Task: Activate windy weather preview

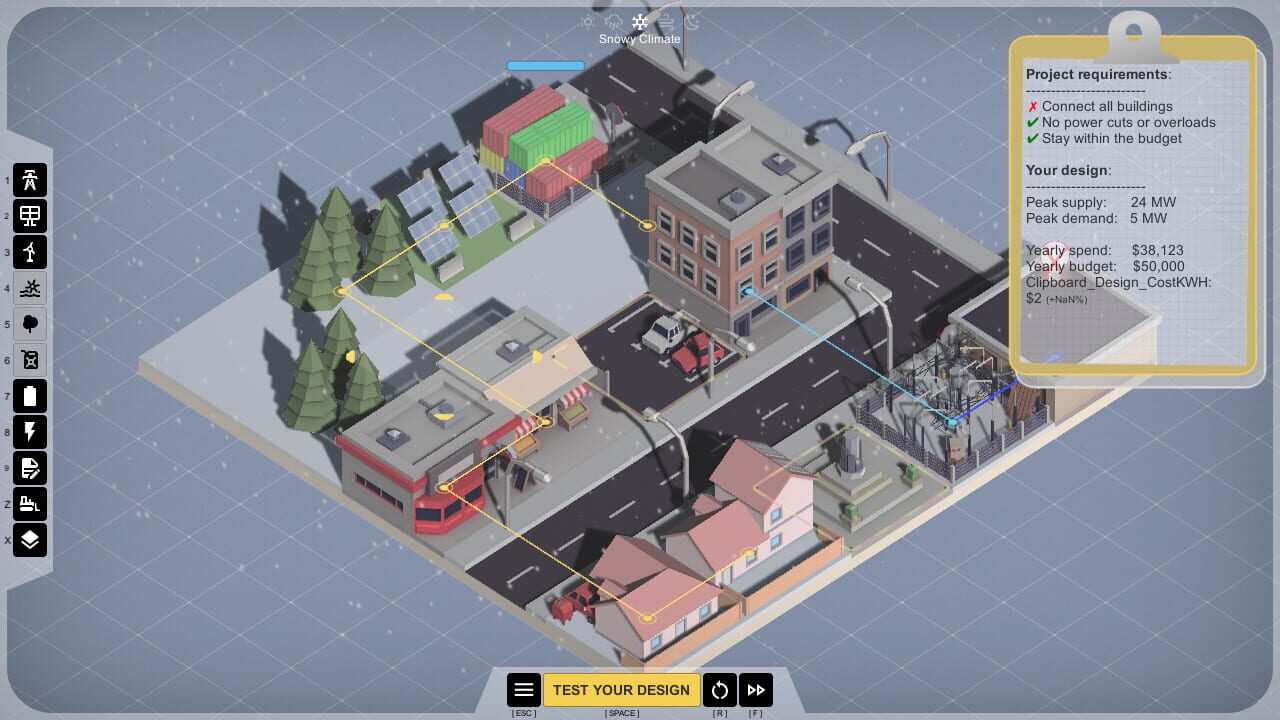Action: pyautogui.click(x=664, y=22)
